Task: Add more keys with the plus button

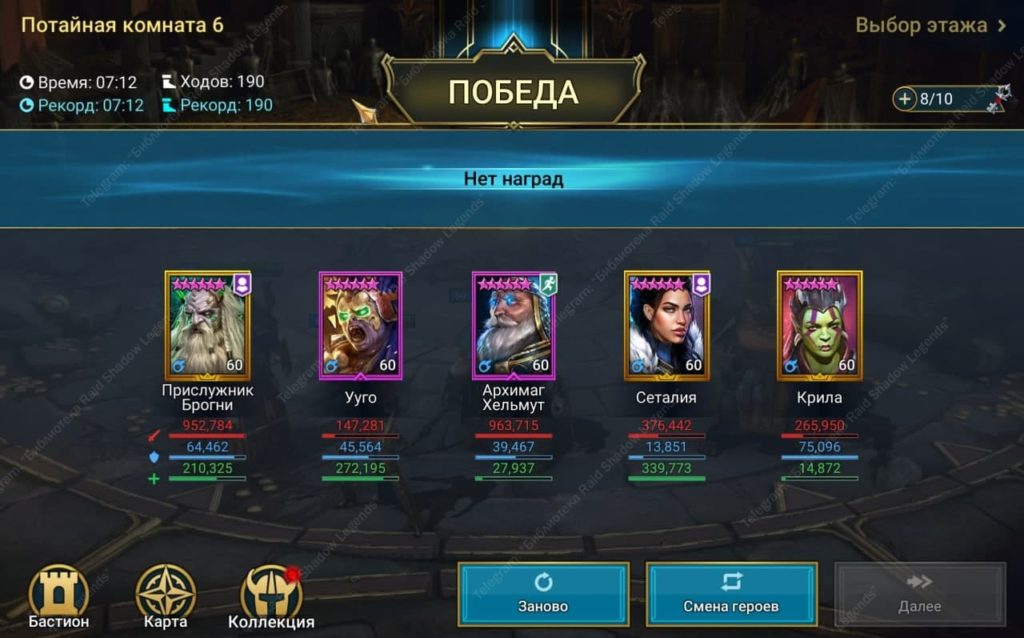Action: tap(905, 99)
